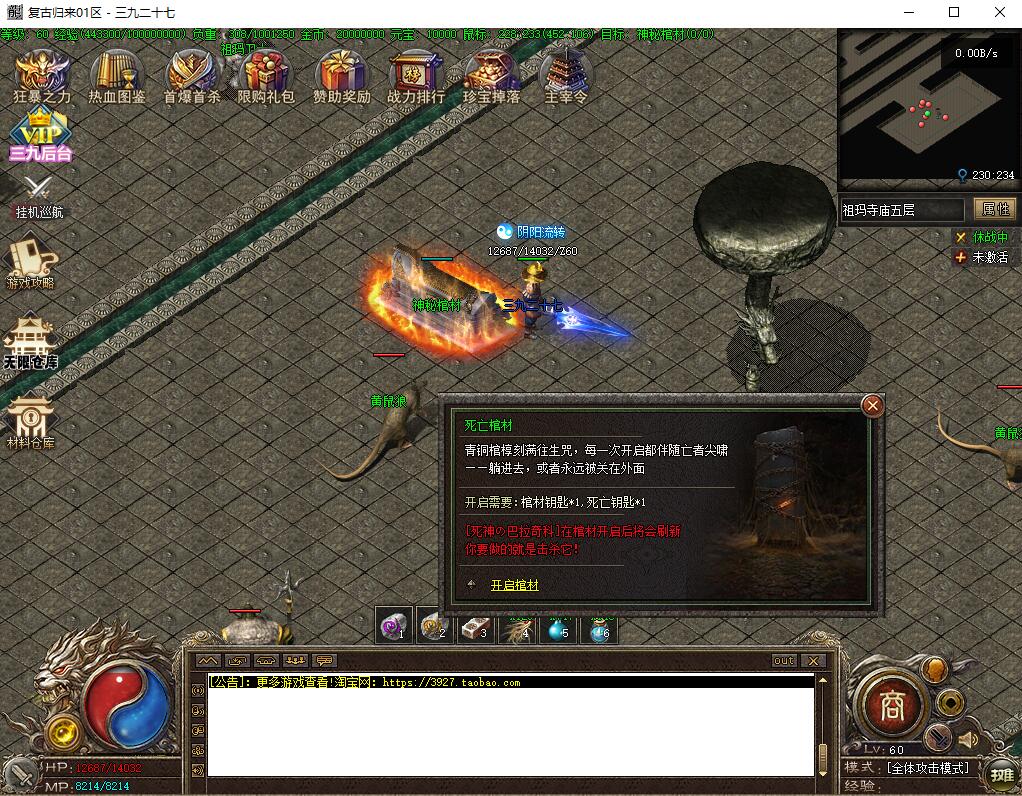1022x796 pixels.
Task: Open the 赞助奖励 rewards icon
Action: [x=341, y=73]
